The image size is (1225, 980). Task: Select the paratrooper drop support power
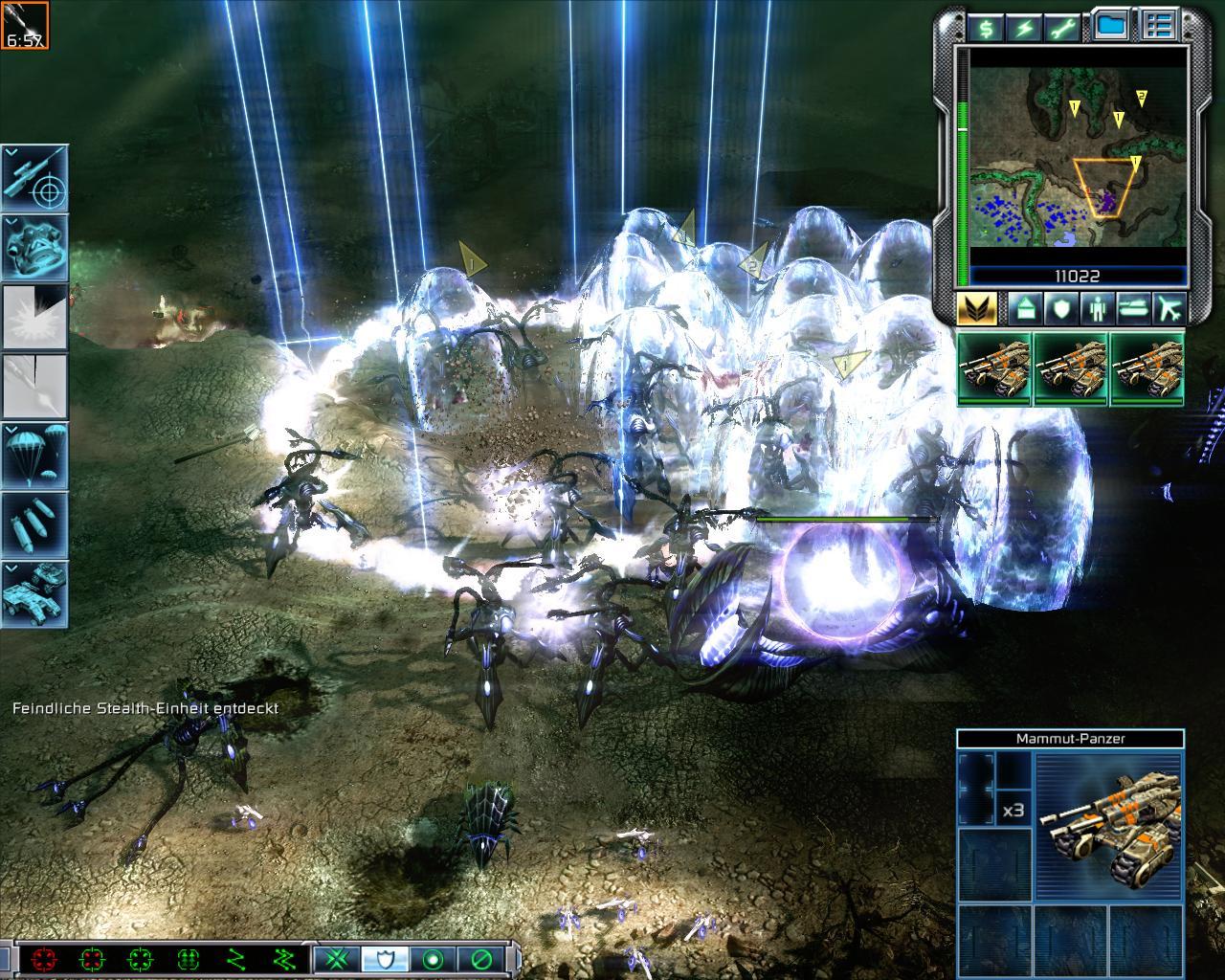tap(35, 456)
